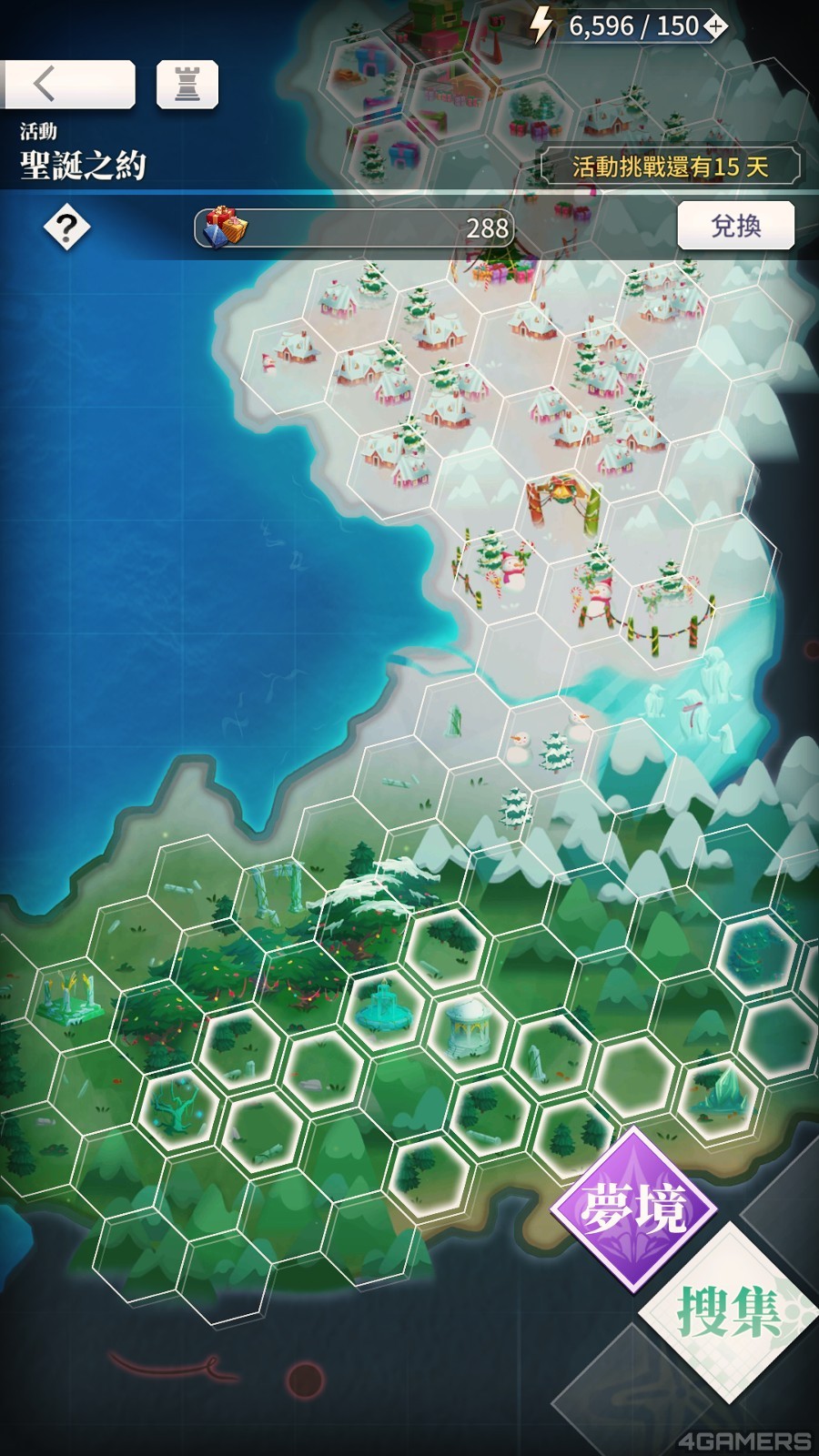819x1456 pixels.
Task: Go back with the arrow button
Action: 67,85
